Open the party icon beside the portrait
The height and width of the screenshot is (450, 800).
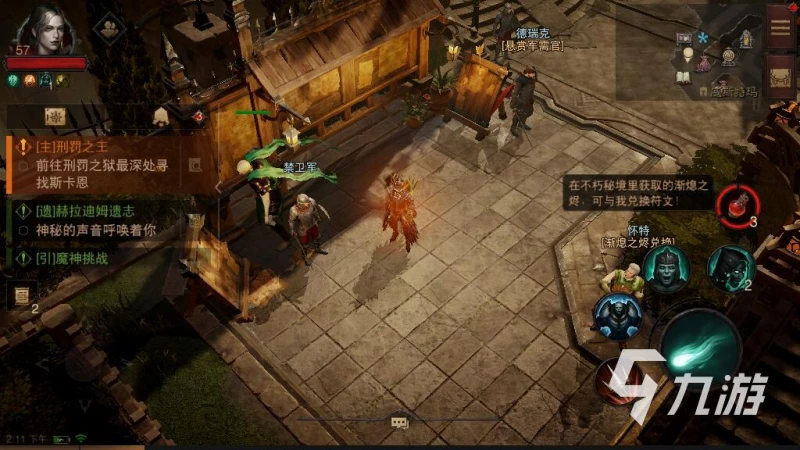[x=107, y=26]
